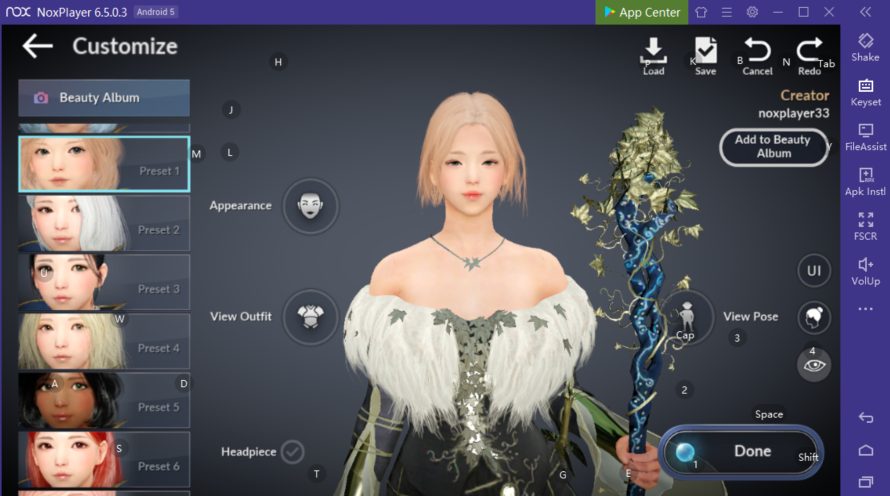Confirm customization with the Done button

[x=741, y=451]
